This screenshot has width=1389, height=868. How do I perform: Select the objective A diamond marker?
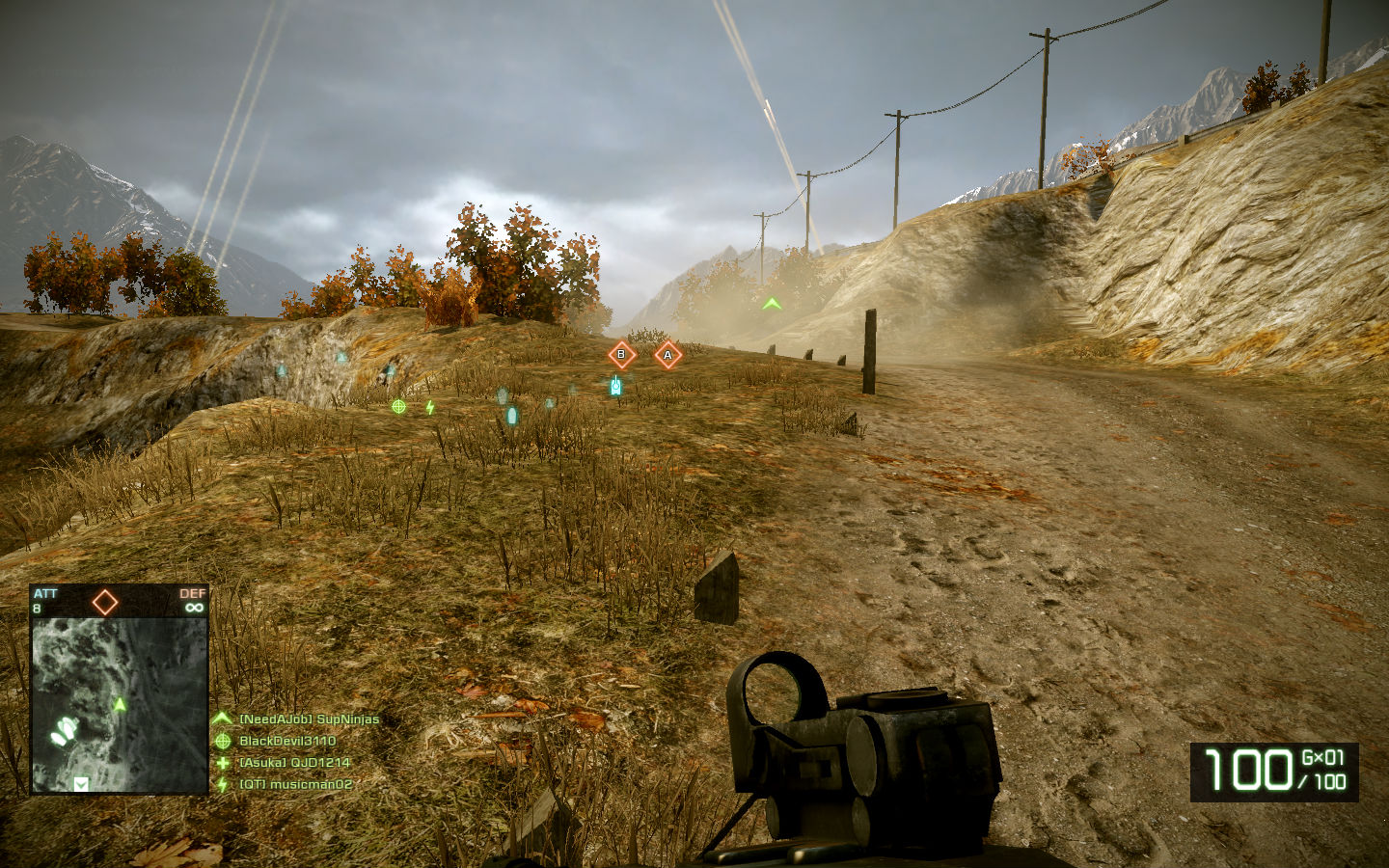tap(667, 356)
